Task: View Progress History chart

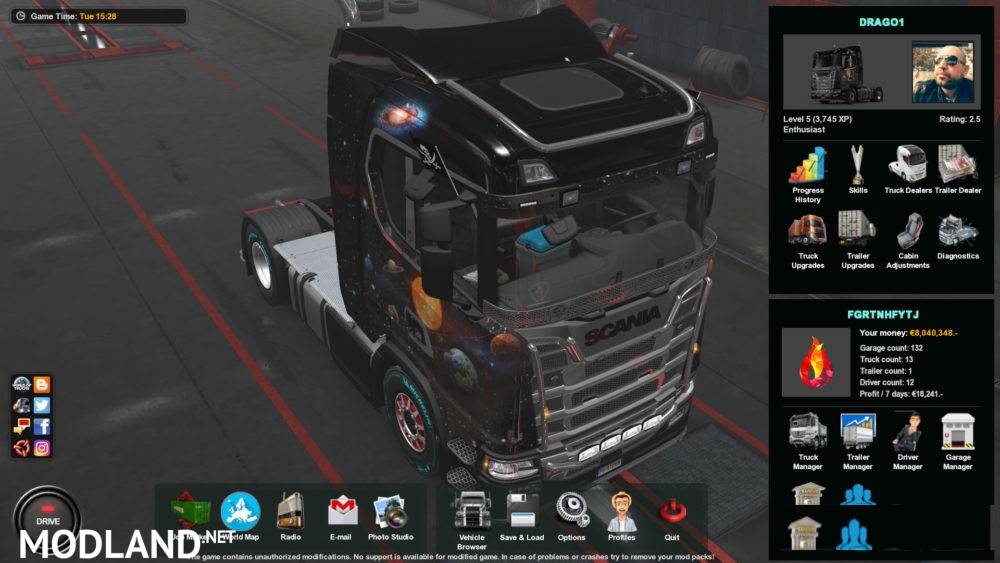Action: [808, 166]
